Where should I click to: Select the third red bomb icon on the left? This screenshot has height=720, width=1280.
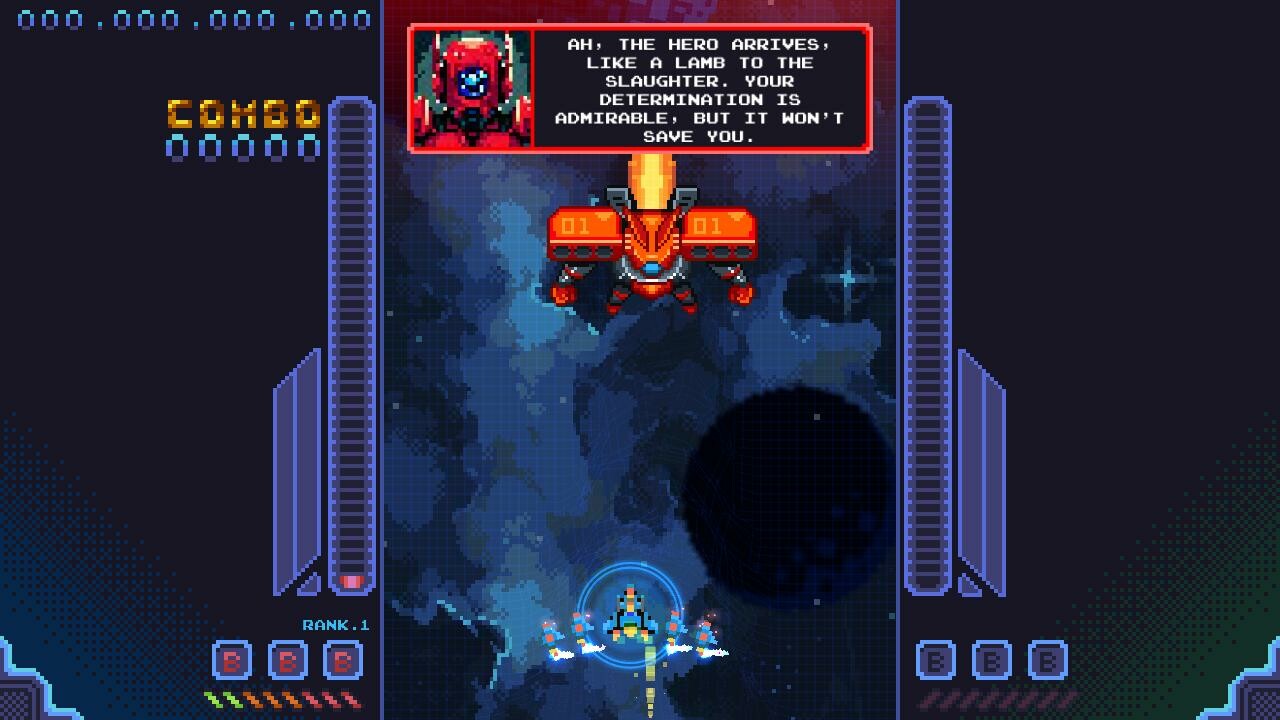point(343,662)
